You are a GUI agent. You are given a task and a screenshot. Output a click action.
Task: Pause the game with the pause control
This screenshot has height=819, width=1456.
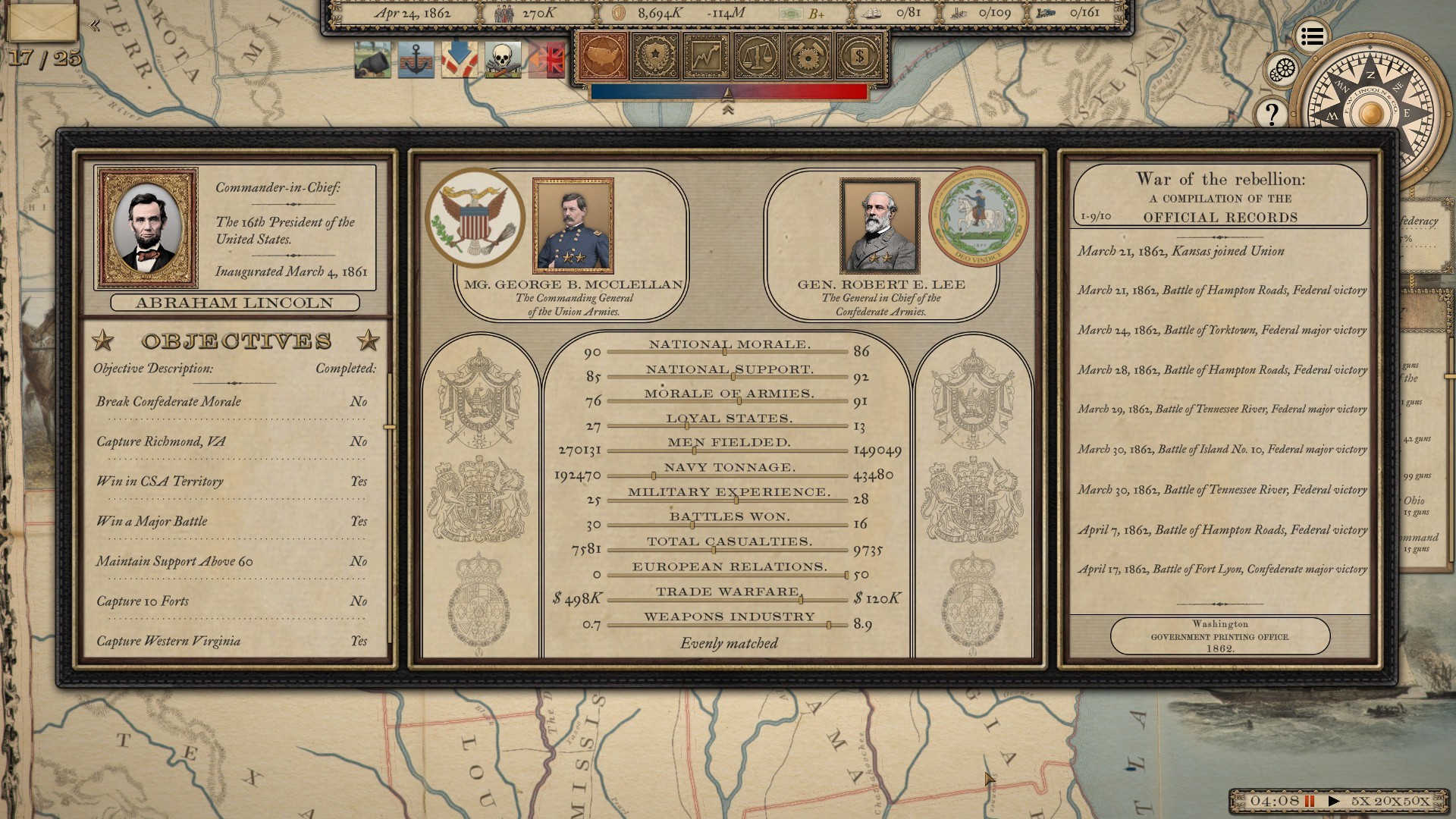pyautogui.click(x=1309, y=799)
